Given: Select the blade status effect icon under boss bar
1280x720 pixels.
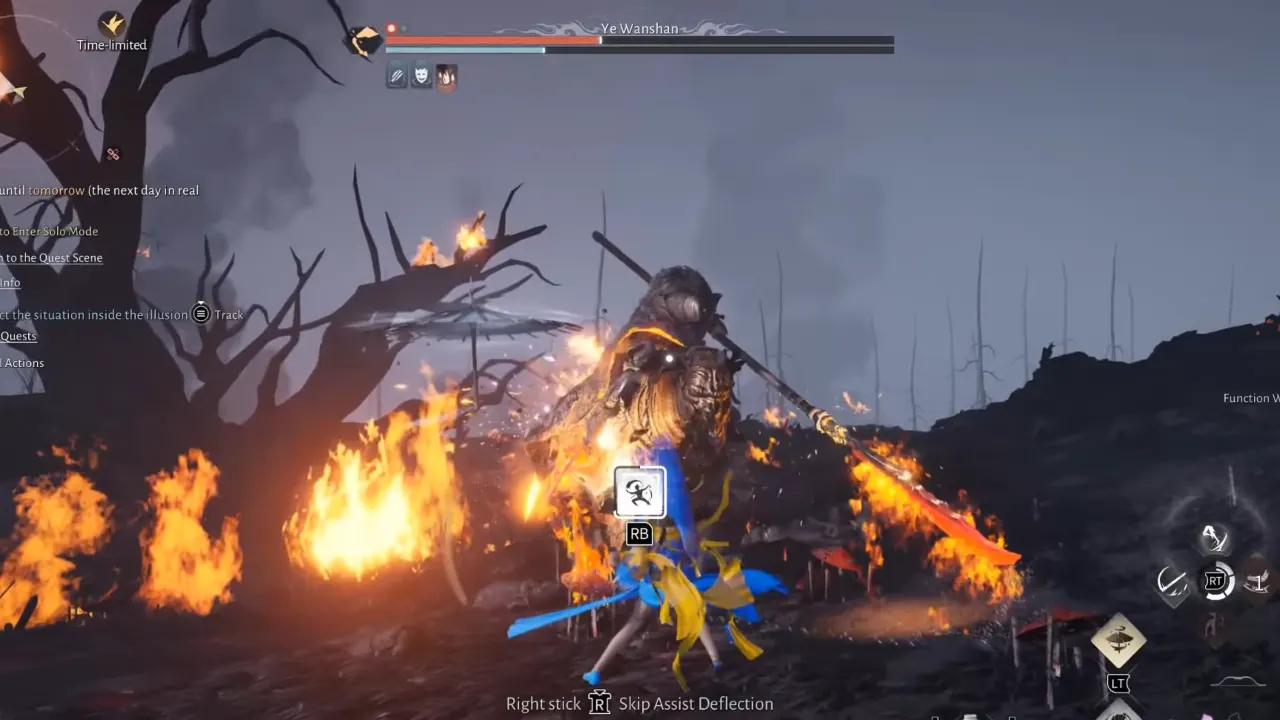Looking at the screenshot, I should pos(395,75).
